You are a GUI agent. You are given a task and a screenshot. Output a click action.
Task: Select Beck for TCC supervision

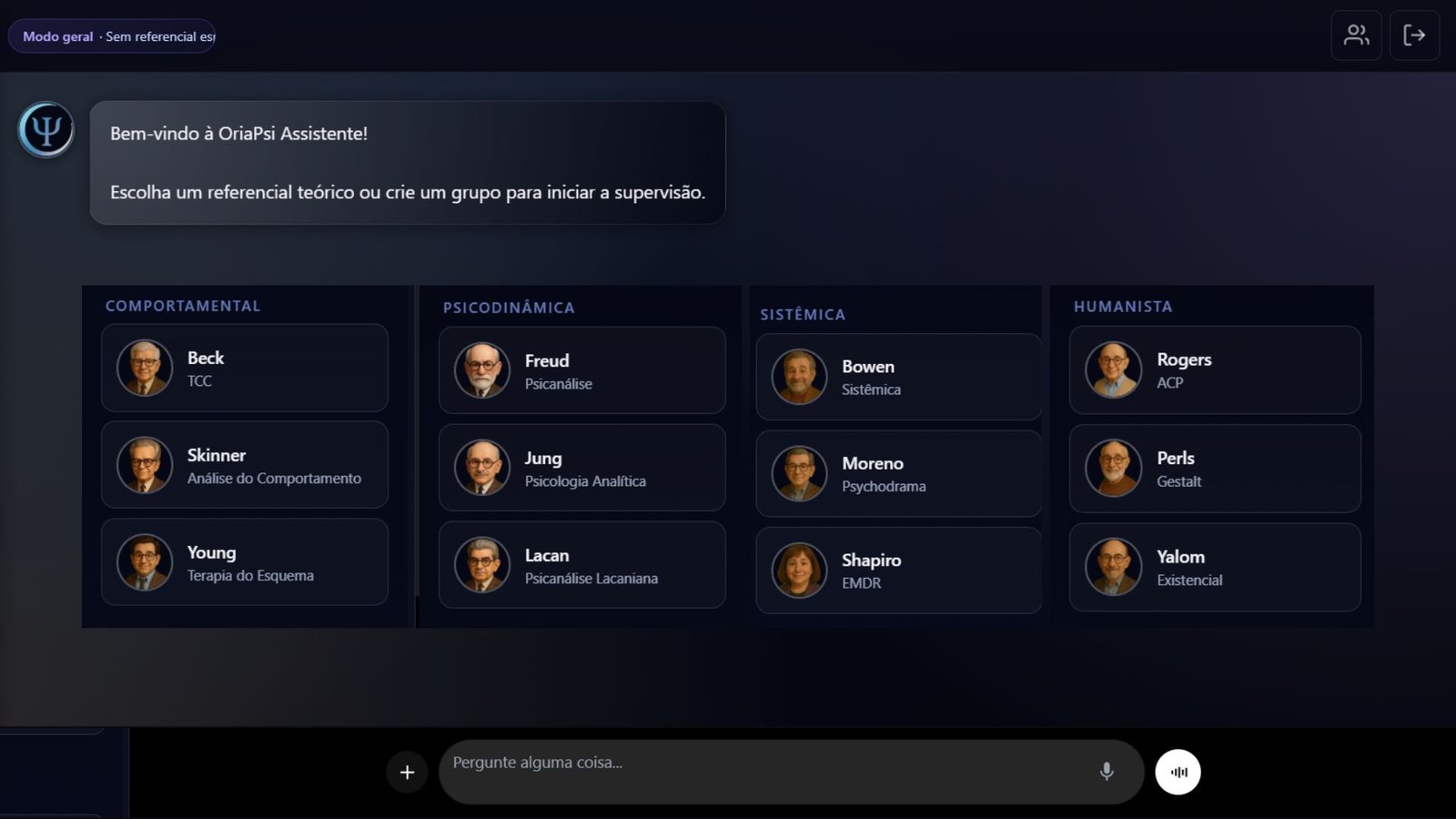point(244,368)
